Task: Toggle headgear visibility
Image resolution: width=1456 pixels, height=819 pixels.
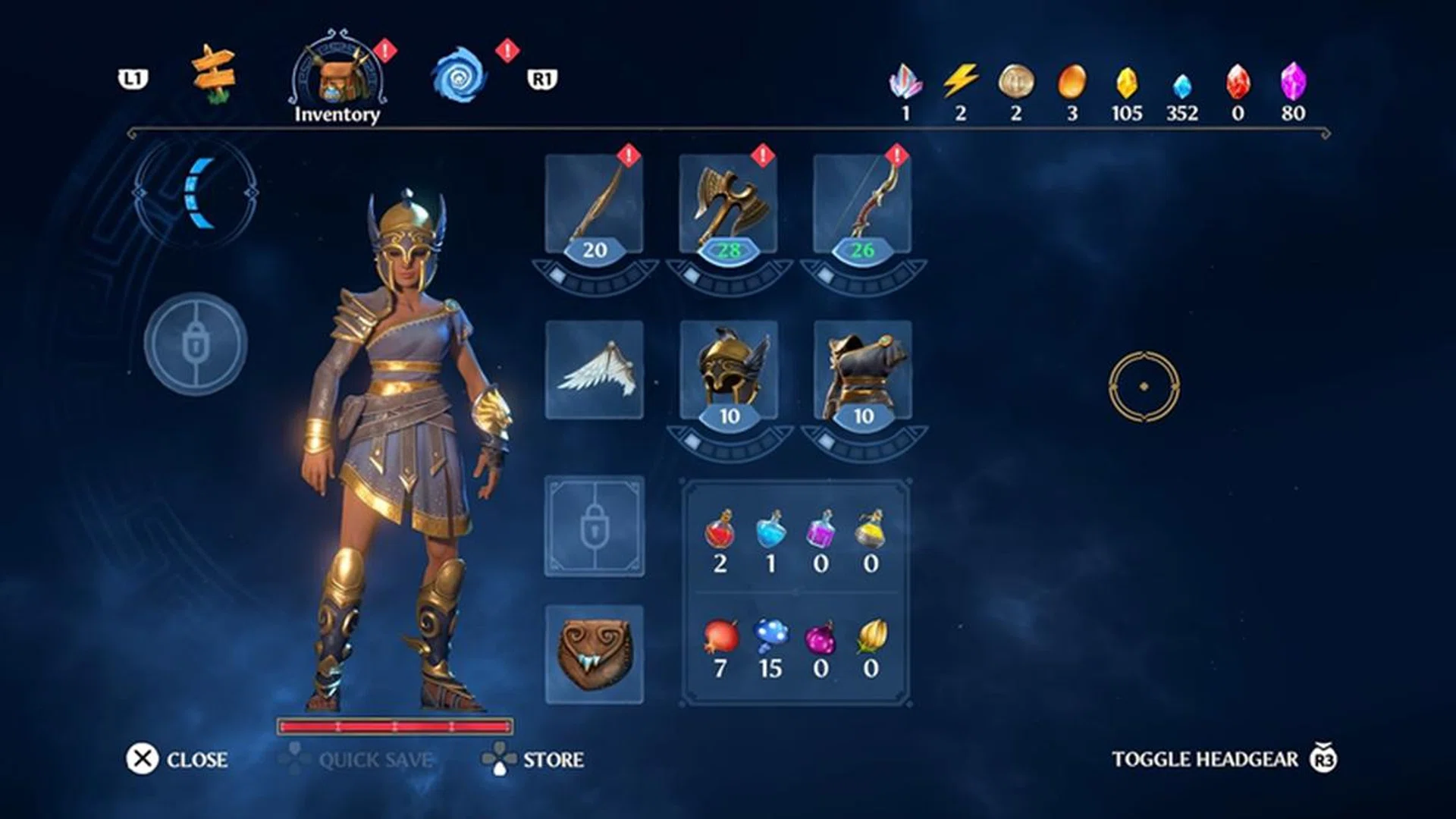Action: pos(1224,759)
